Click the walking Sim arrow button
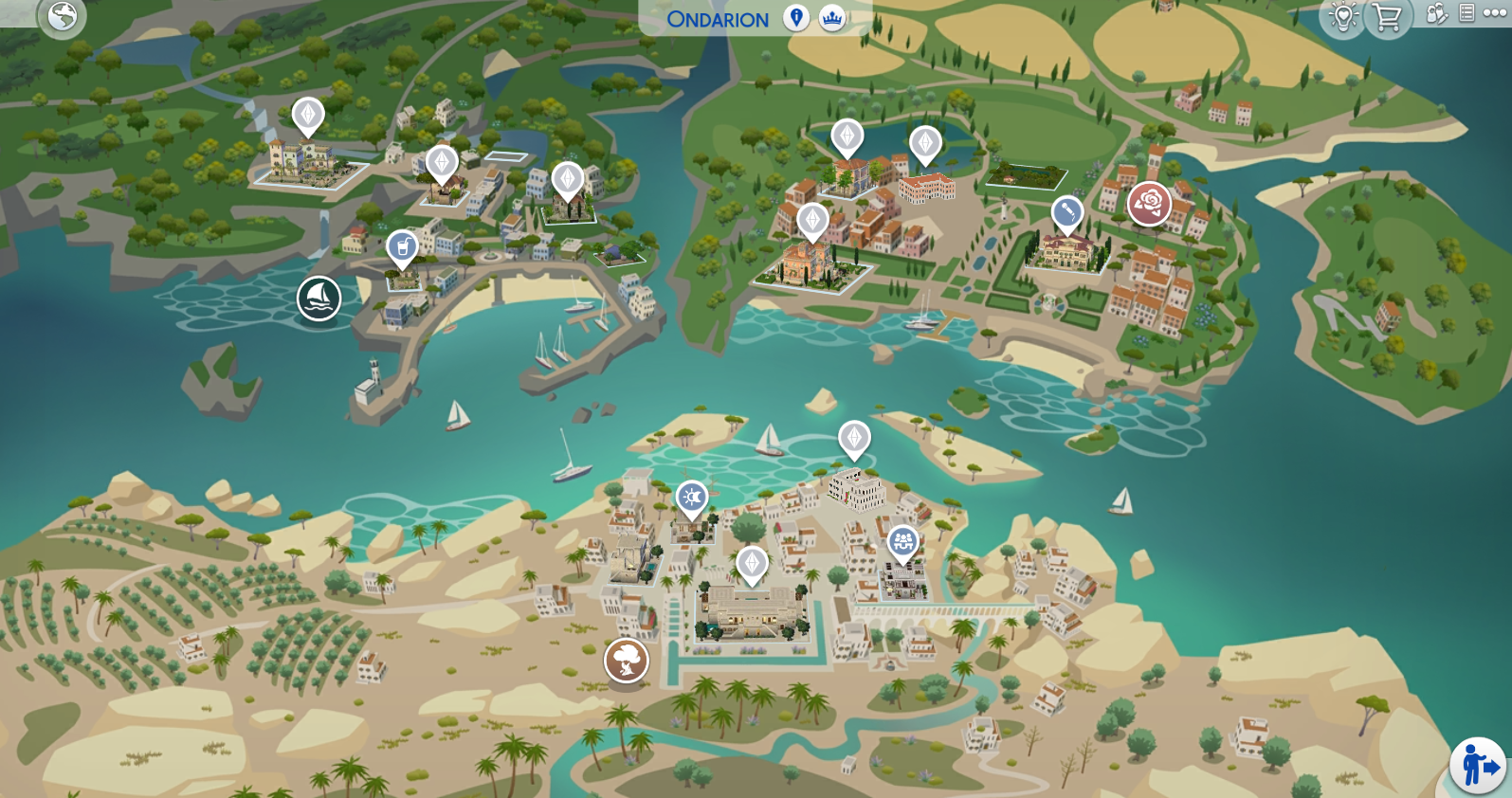This screenshot has height=798, width=1512. point(1478,765)
